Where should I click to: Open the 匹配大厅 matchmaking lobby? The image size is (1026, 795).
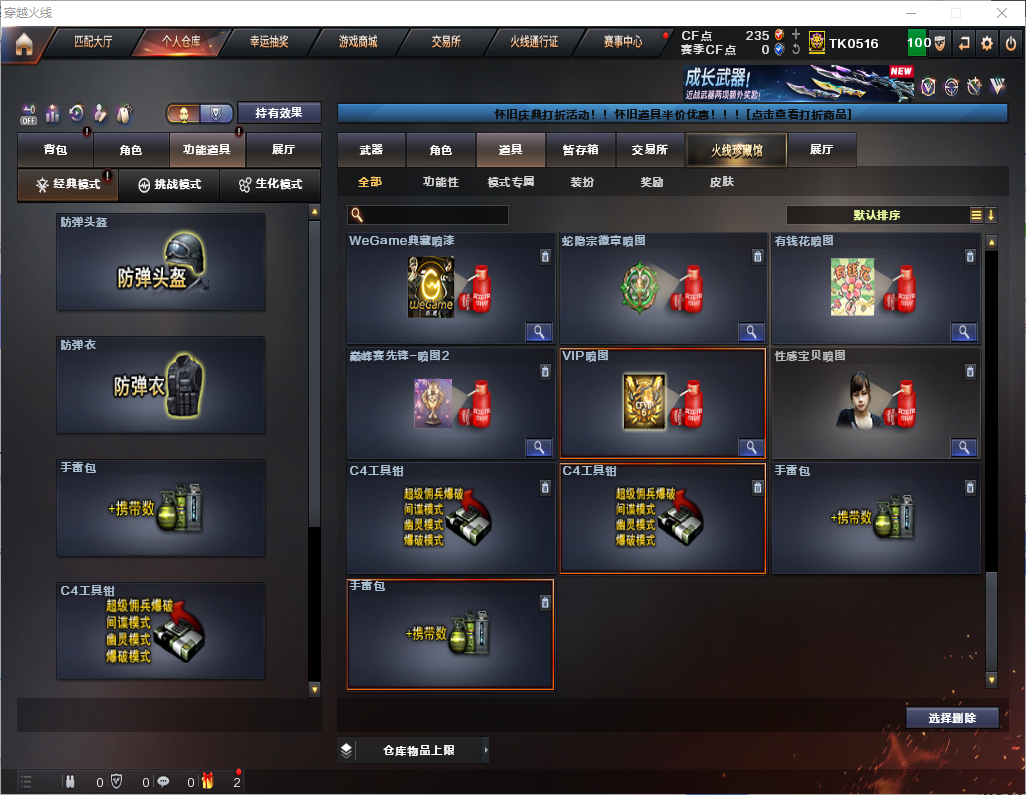pos(93,42)
